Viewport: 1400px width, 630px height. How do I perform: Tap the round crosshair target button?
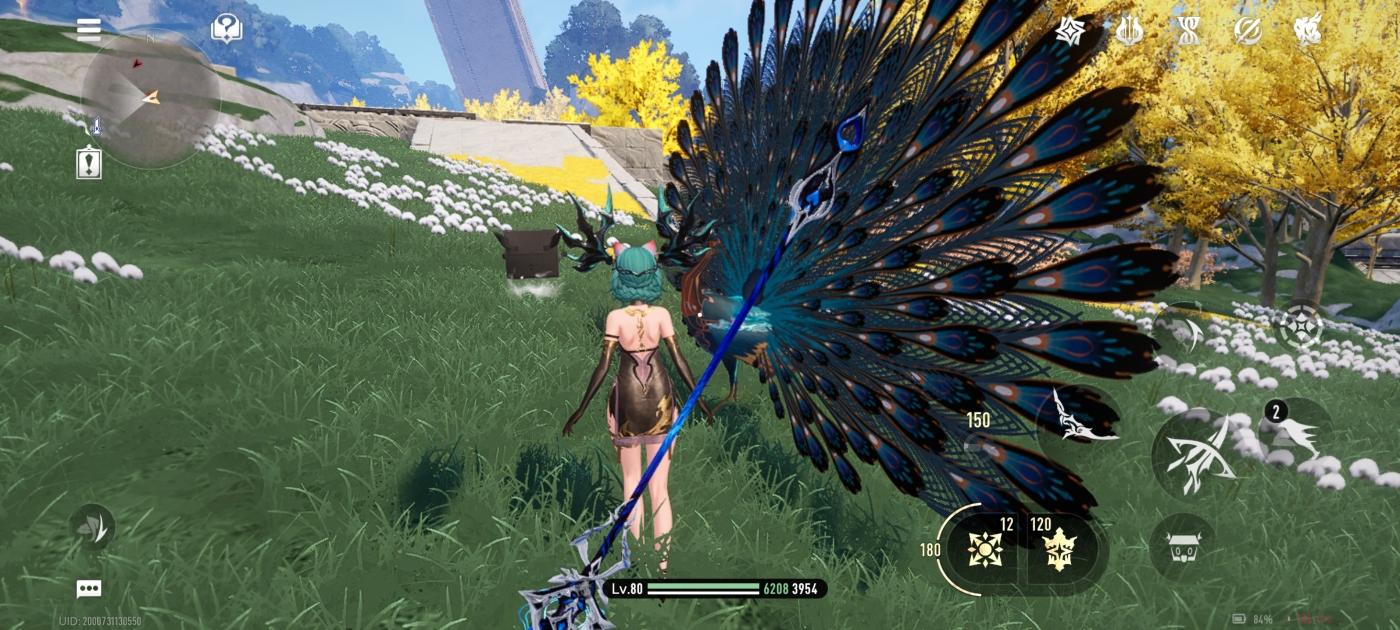click(1303, 327)
